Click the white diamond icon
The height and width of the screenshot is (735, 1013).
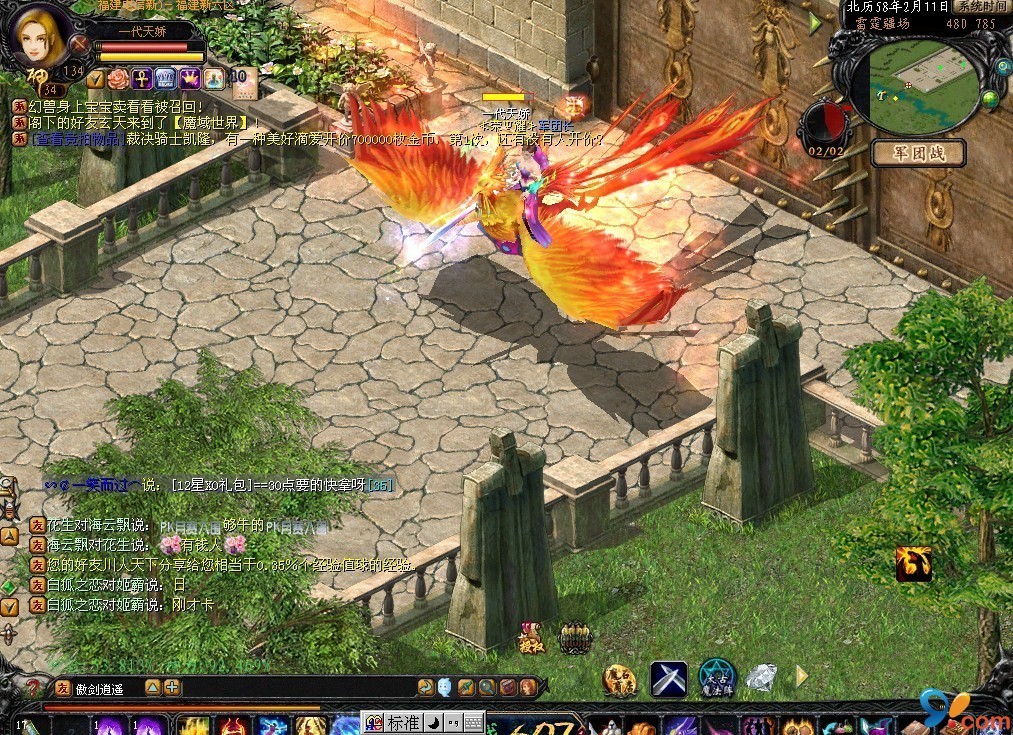click(762, 678)
